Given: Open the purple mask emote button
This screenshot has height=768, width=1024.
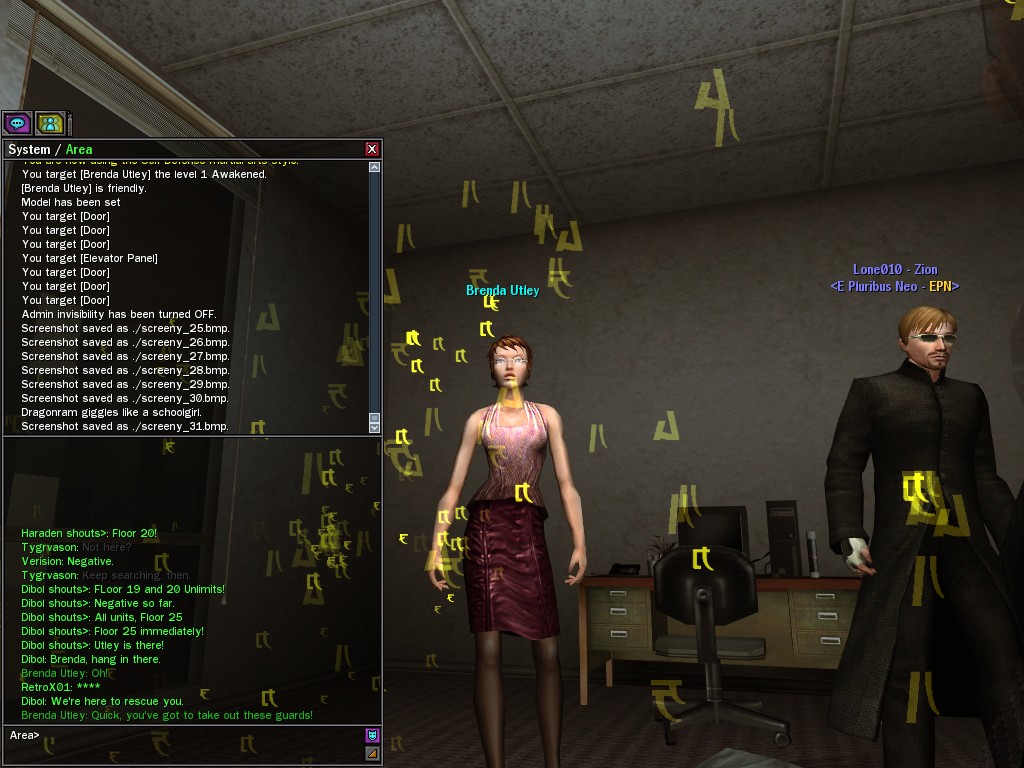Looking at the screenshot, I should click(372, 735).
